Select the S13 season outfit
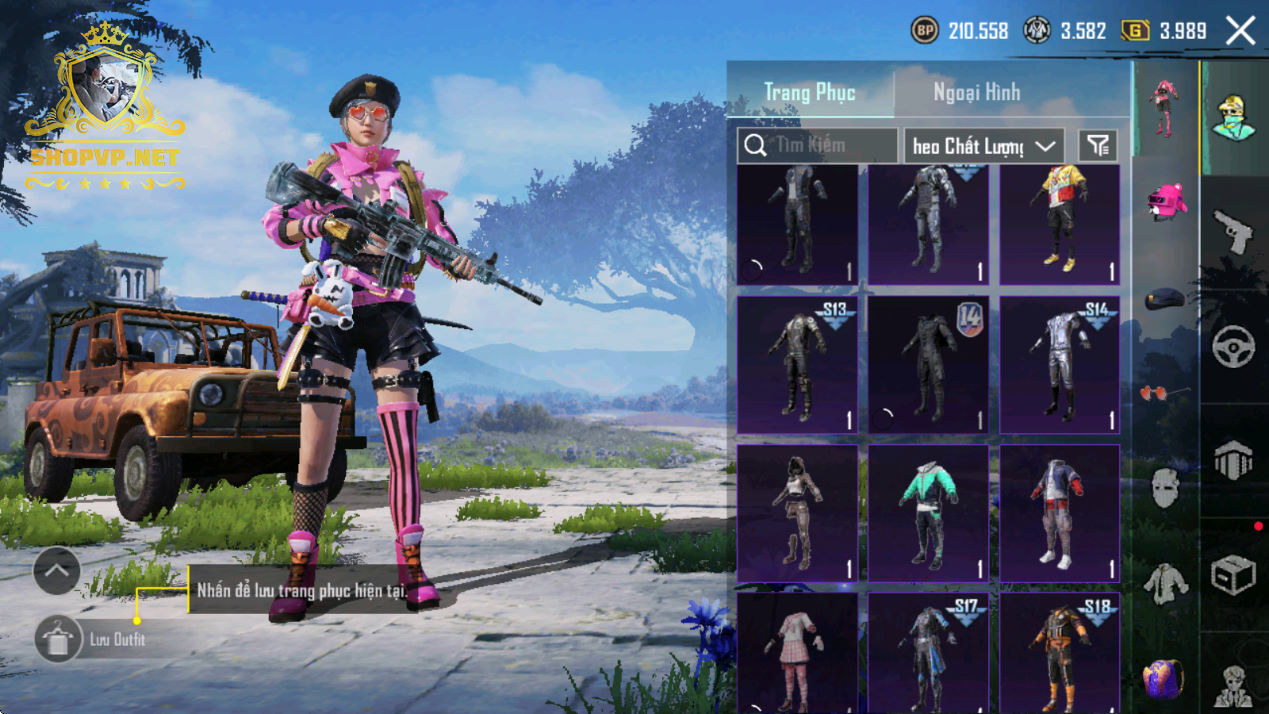This screenshot has width=1269, height=714. click(797, 364)
